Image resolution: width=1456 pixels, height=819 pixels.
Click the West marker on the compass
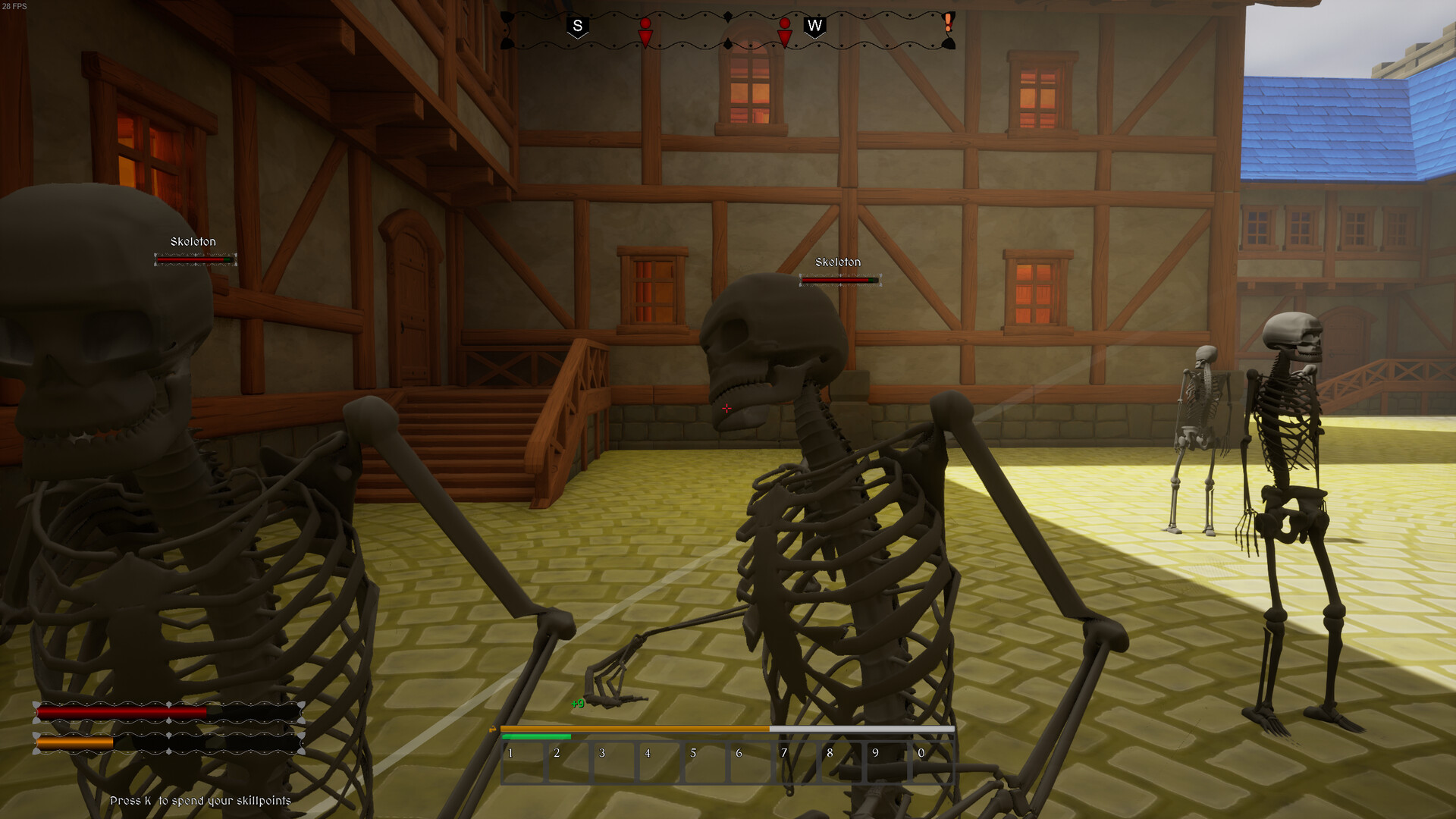pos(815,24)
